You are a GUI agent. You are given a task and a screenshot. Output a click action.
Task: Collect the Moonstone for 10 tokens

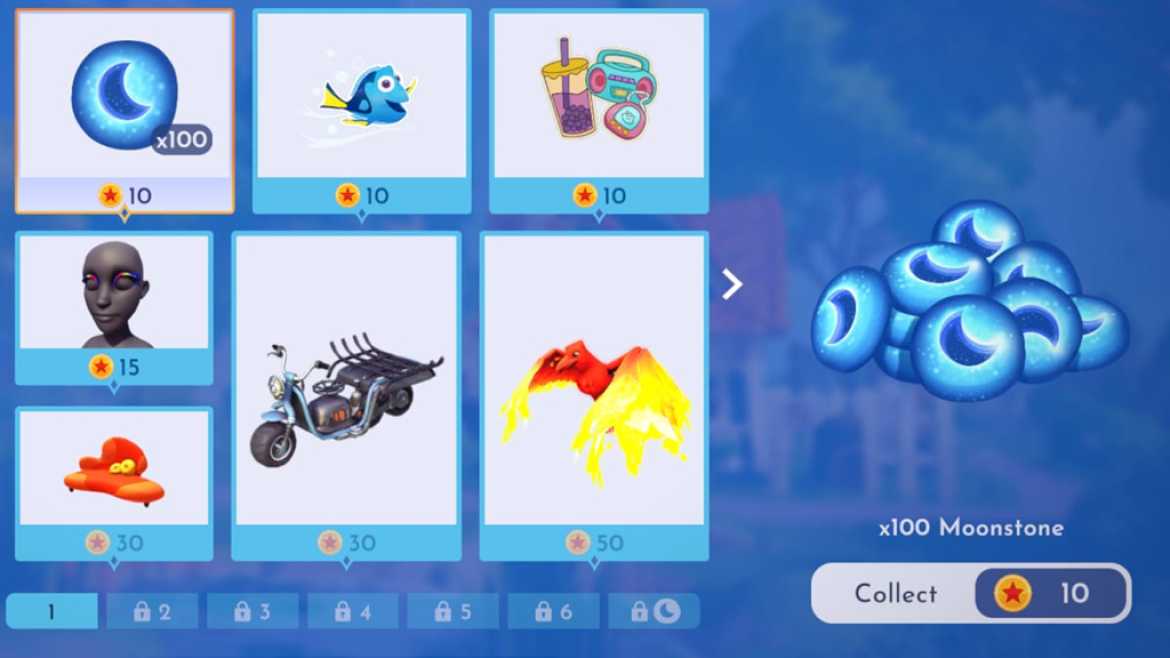click(970, 593)
